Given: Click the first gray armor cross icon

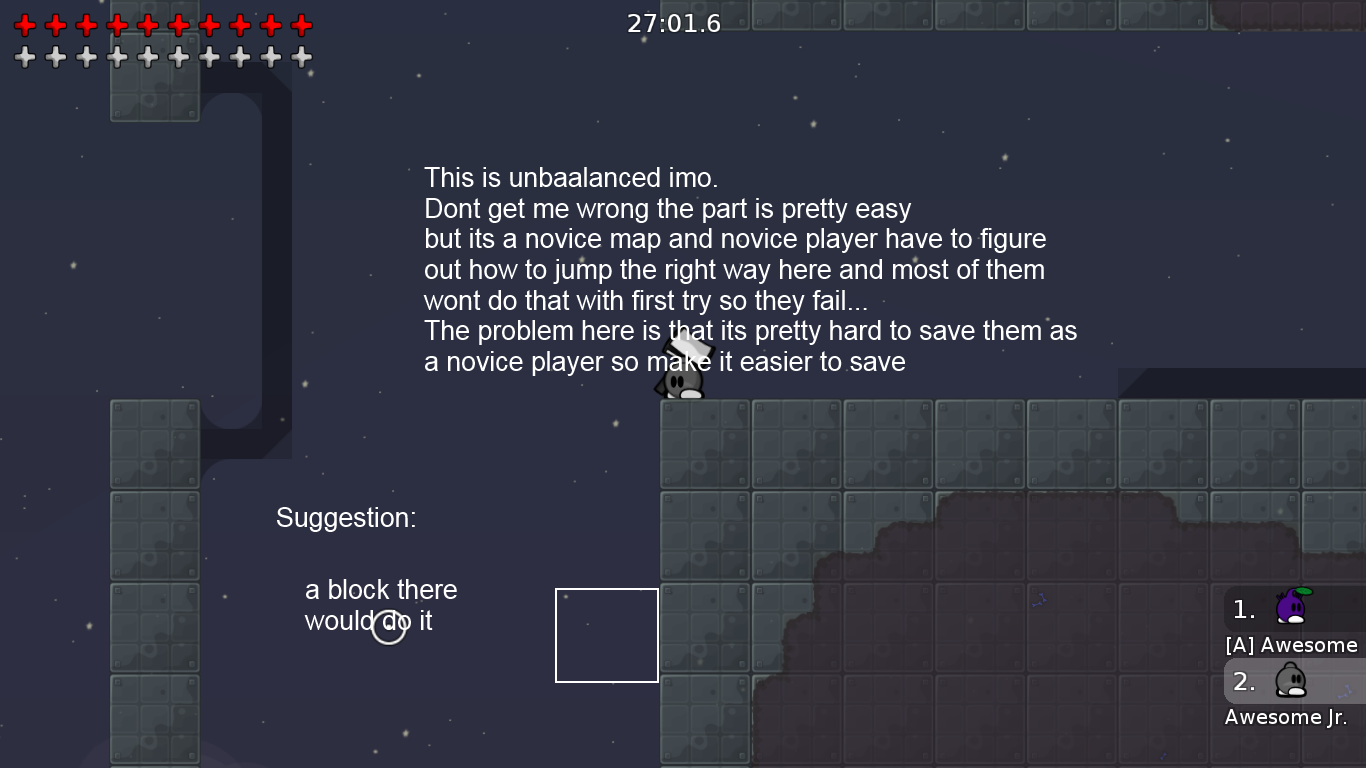Looking at the screenshot, I should pyautogui.click(x=25, y=57).
